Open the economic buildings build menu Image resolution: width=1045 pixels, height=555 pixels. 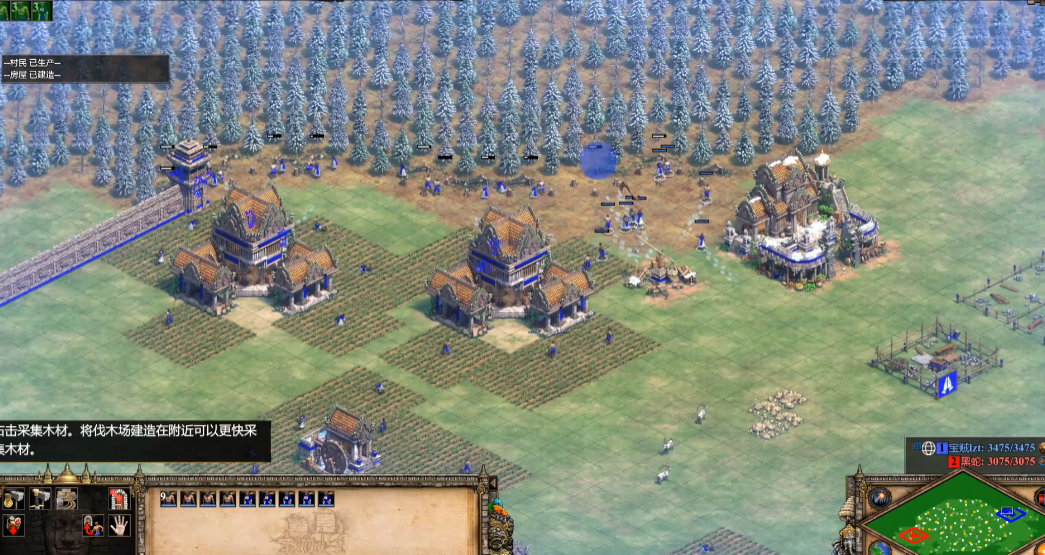(14, 498)
